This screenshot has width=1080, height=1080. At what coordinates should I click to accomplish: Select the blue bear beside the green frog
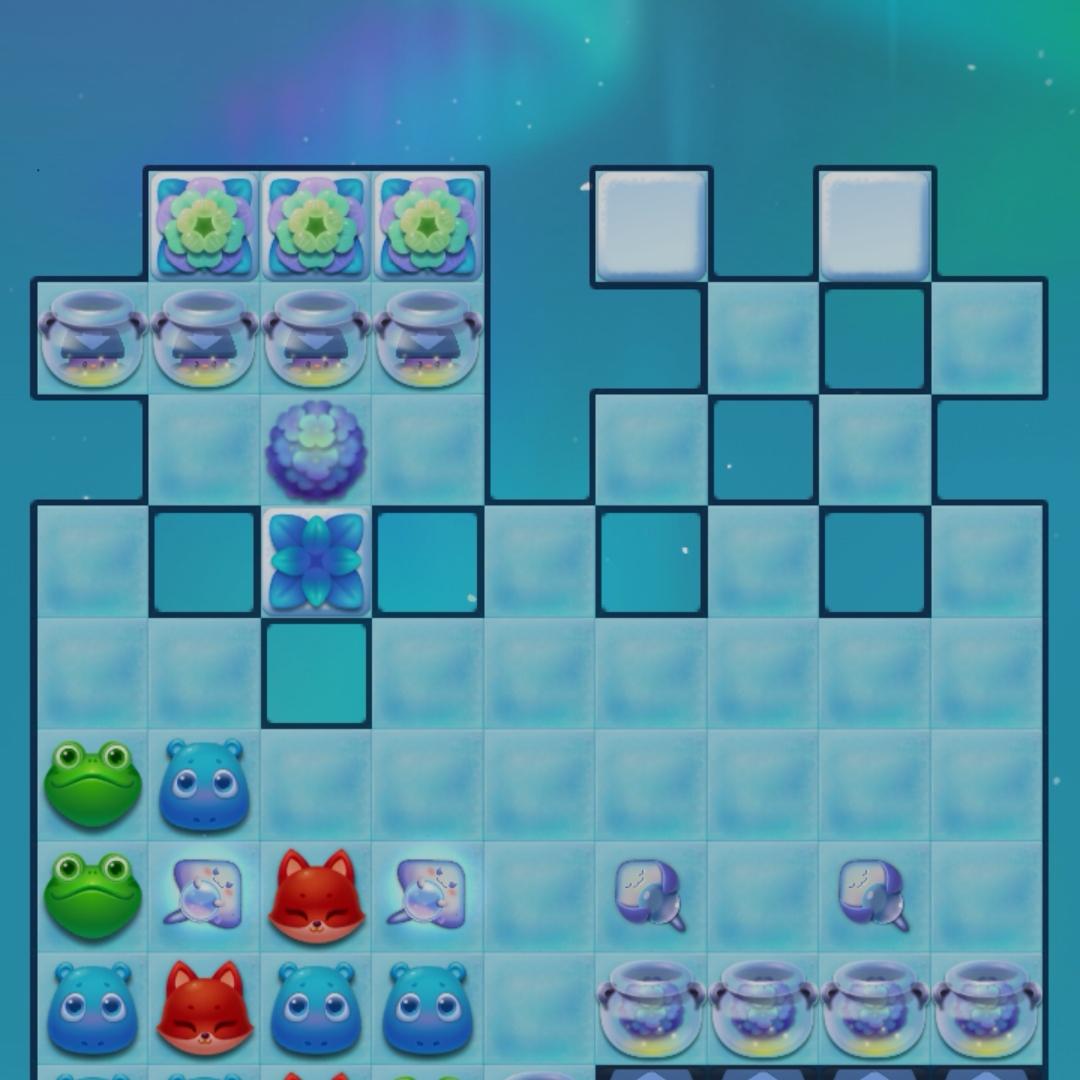click(x=204, y=785)
